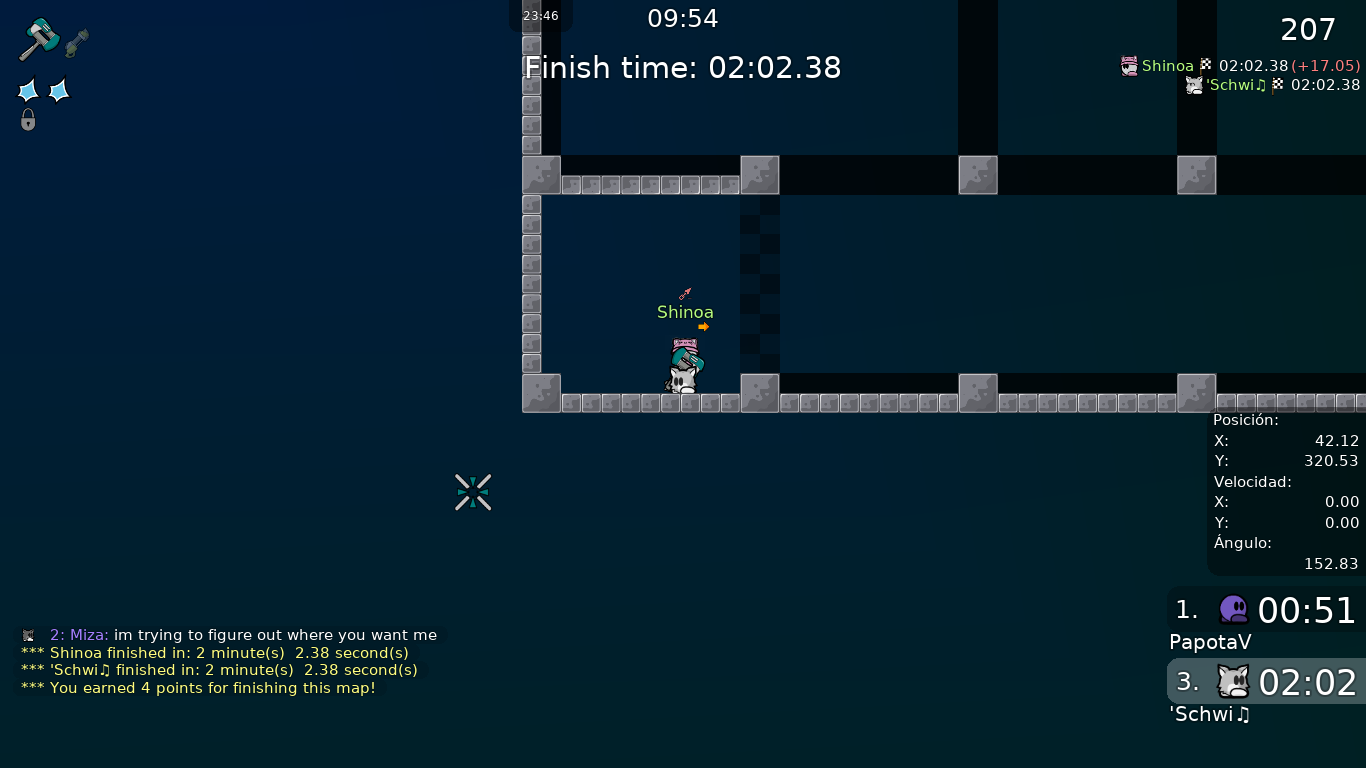This screenshot has width=1366, height=768.
Task: Click Miza's chat message
Action: pos(230,635)
